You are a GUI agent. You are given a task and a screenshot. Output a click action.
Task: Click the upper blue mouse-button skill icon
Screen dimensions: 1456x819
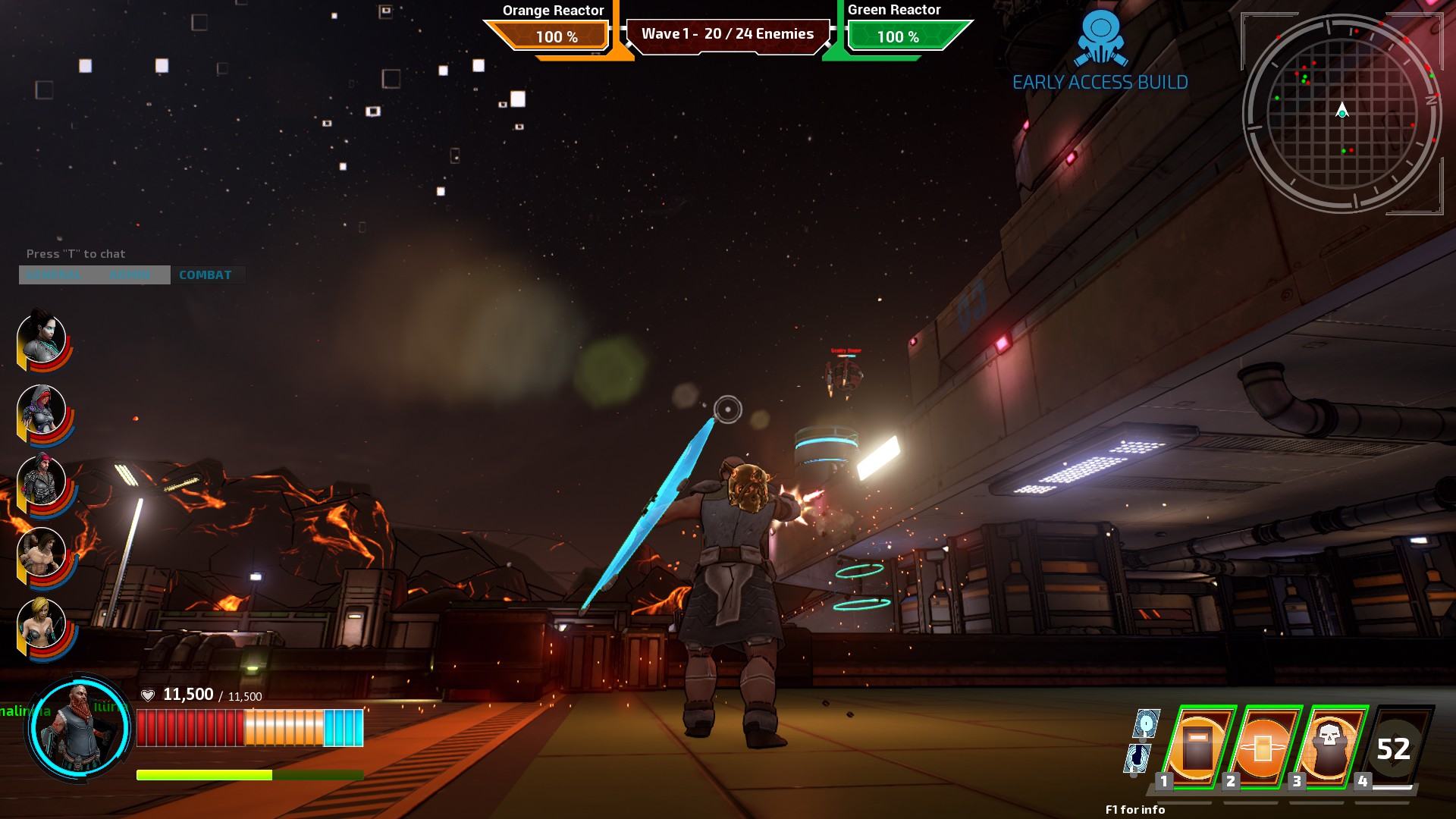coord(1147,723)
